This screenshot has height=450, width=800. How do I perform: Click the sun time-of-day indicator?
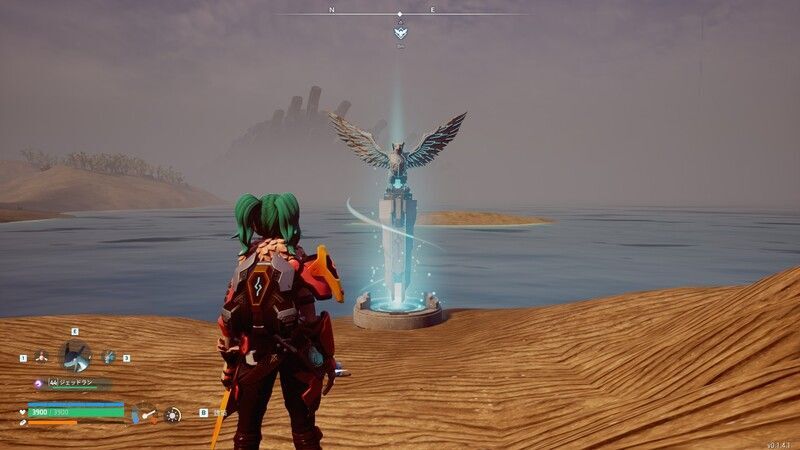pyautogui.click(x=173, y=414)
